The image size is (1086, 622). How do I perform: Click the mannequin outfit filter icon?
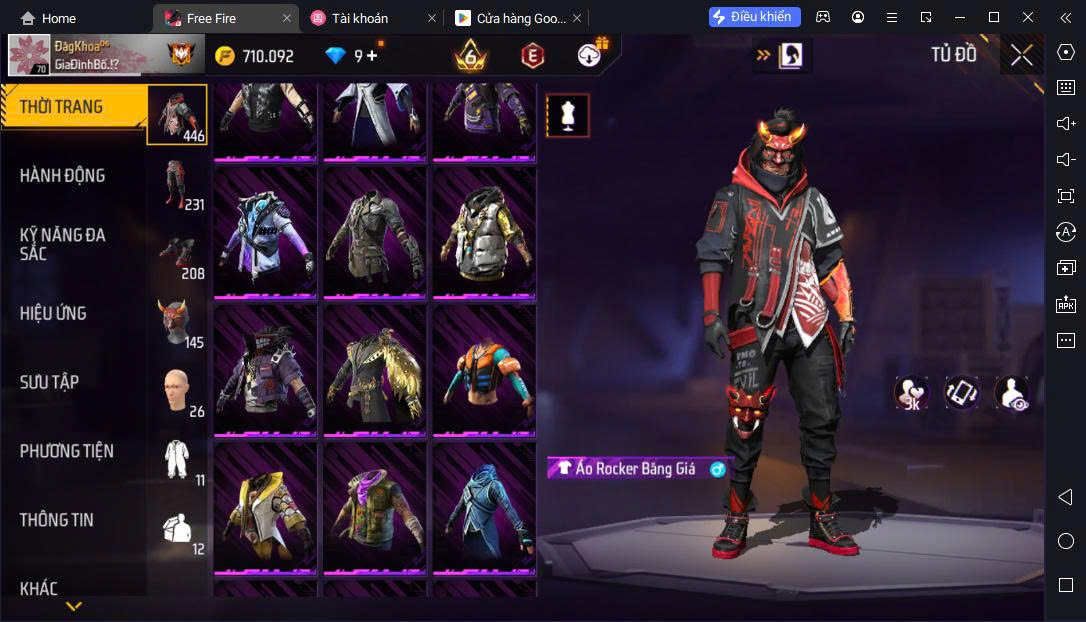tap(568, 116)
